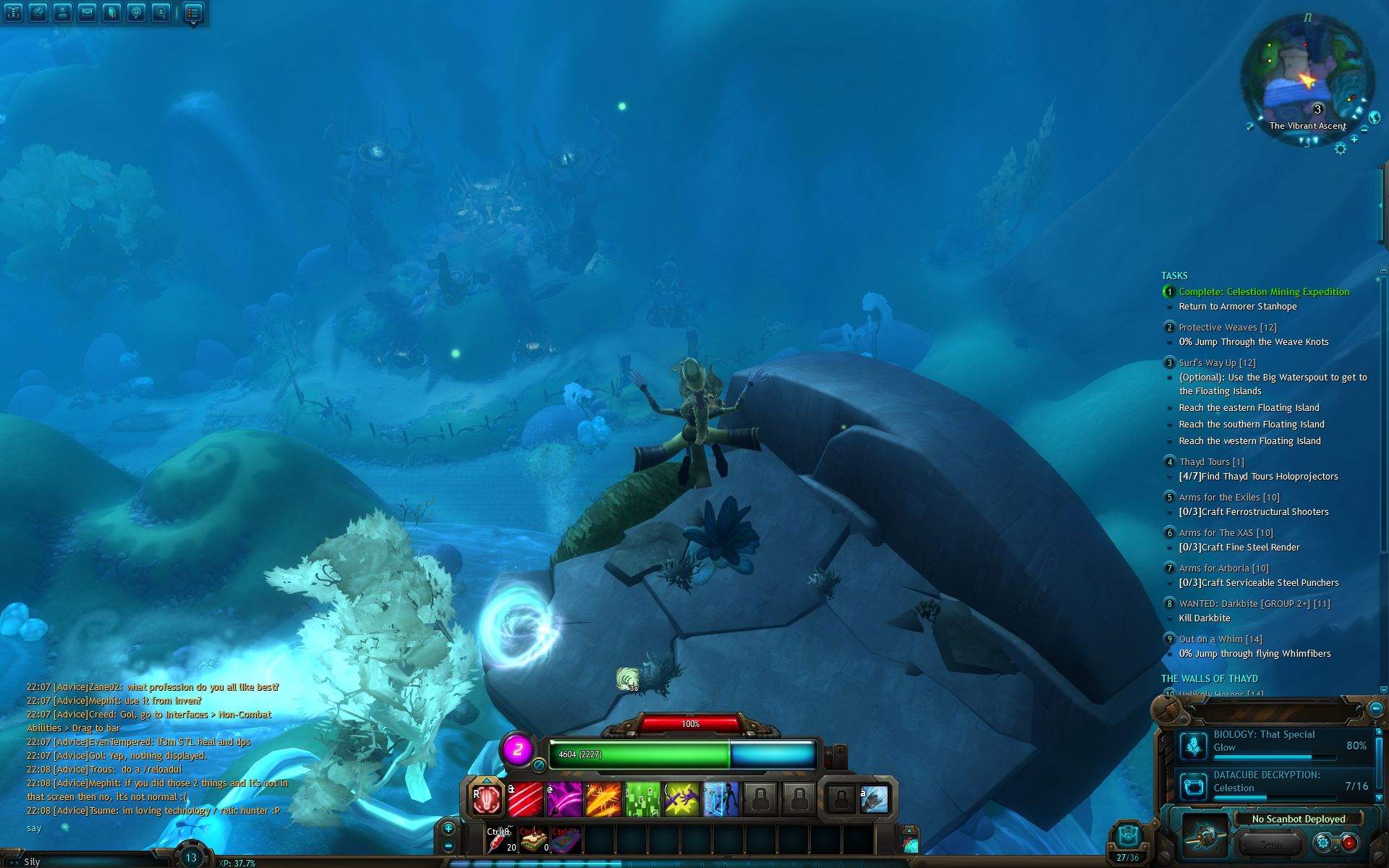Activate the gauntlet ability slot
The image size is (1389, 868).
[875, 799]
